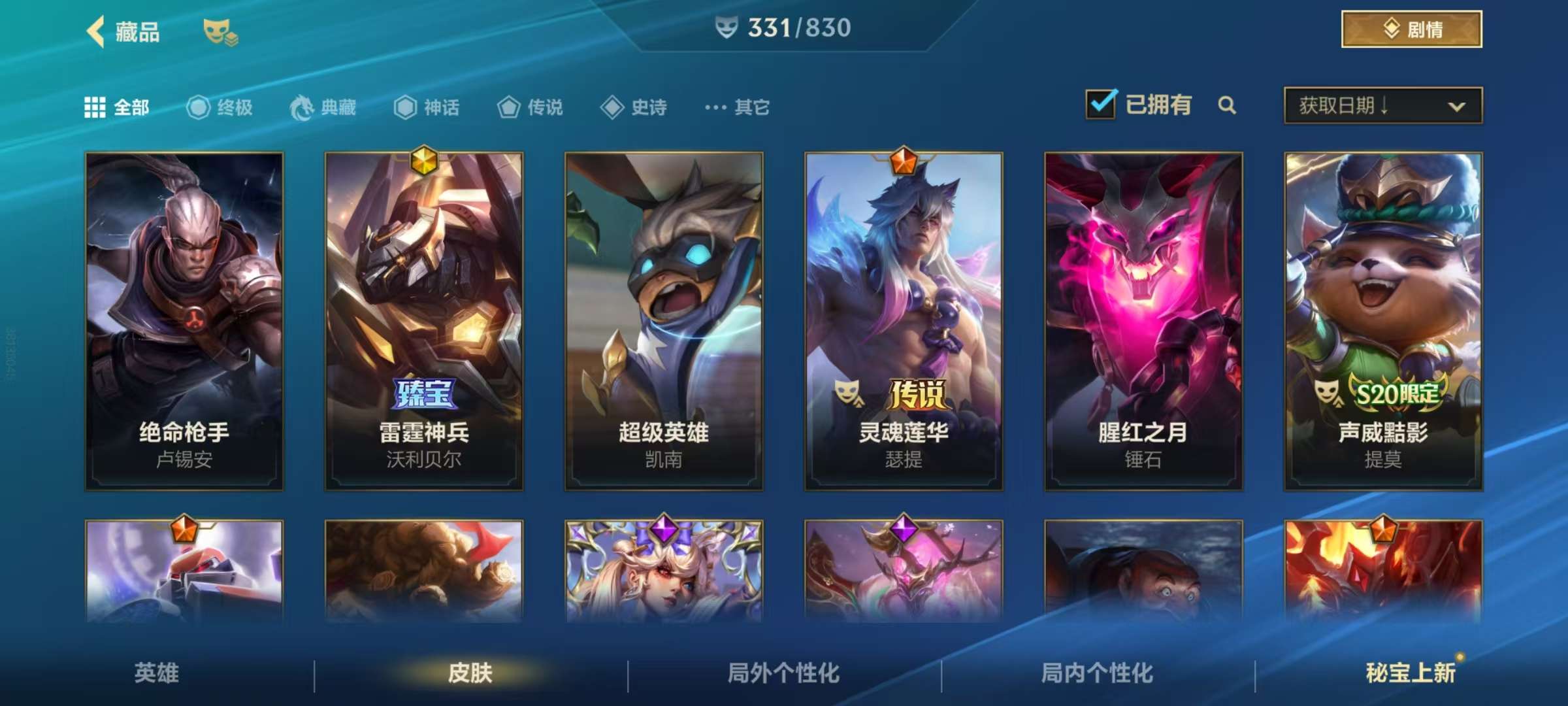Click the search magnifier icon

click(x=1227, y=105)
